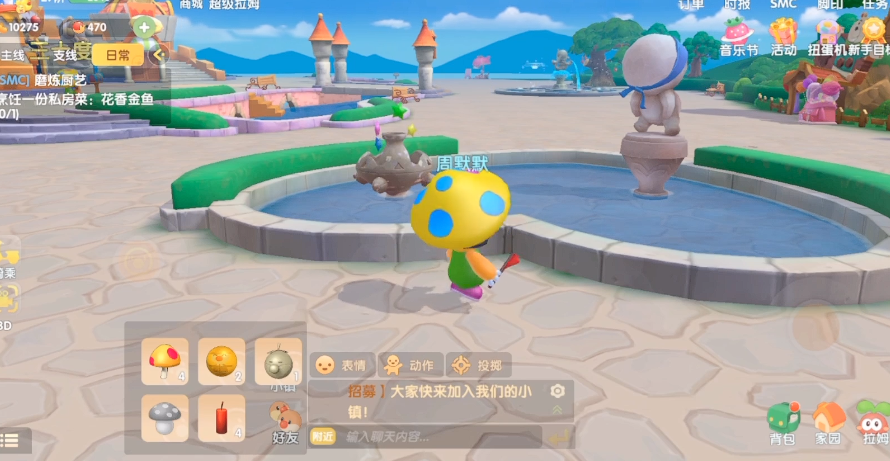Go to 家园 homestead
Image resolution: width=890 pixels, height=461 pixels.
pos(828,422)
